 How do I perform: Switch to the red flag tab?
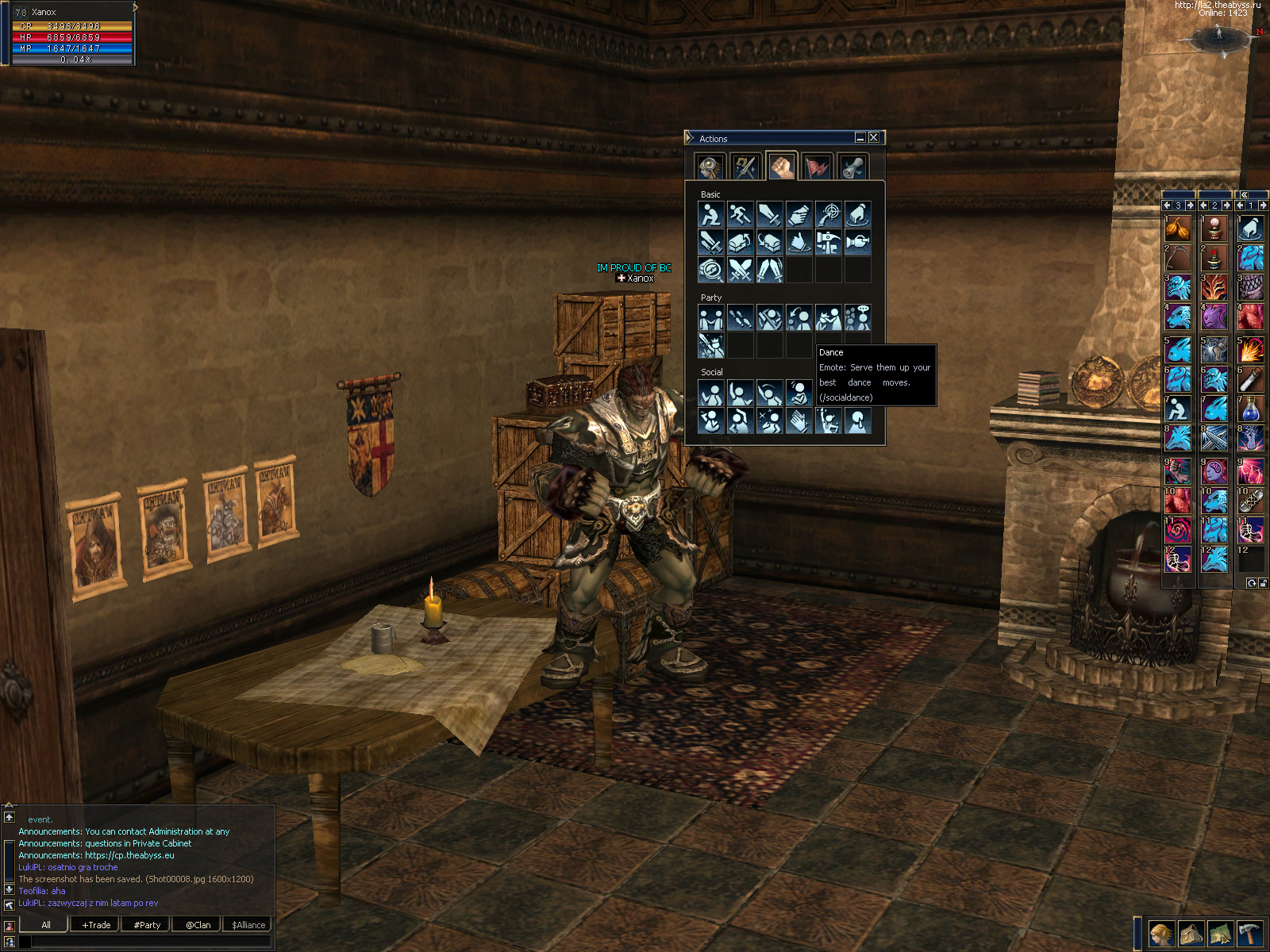(818, 167)
